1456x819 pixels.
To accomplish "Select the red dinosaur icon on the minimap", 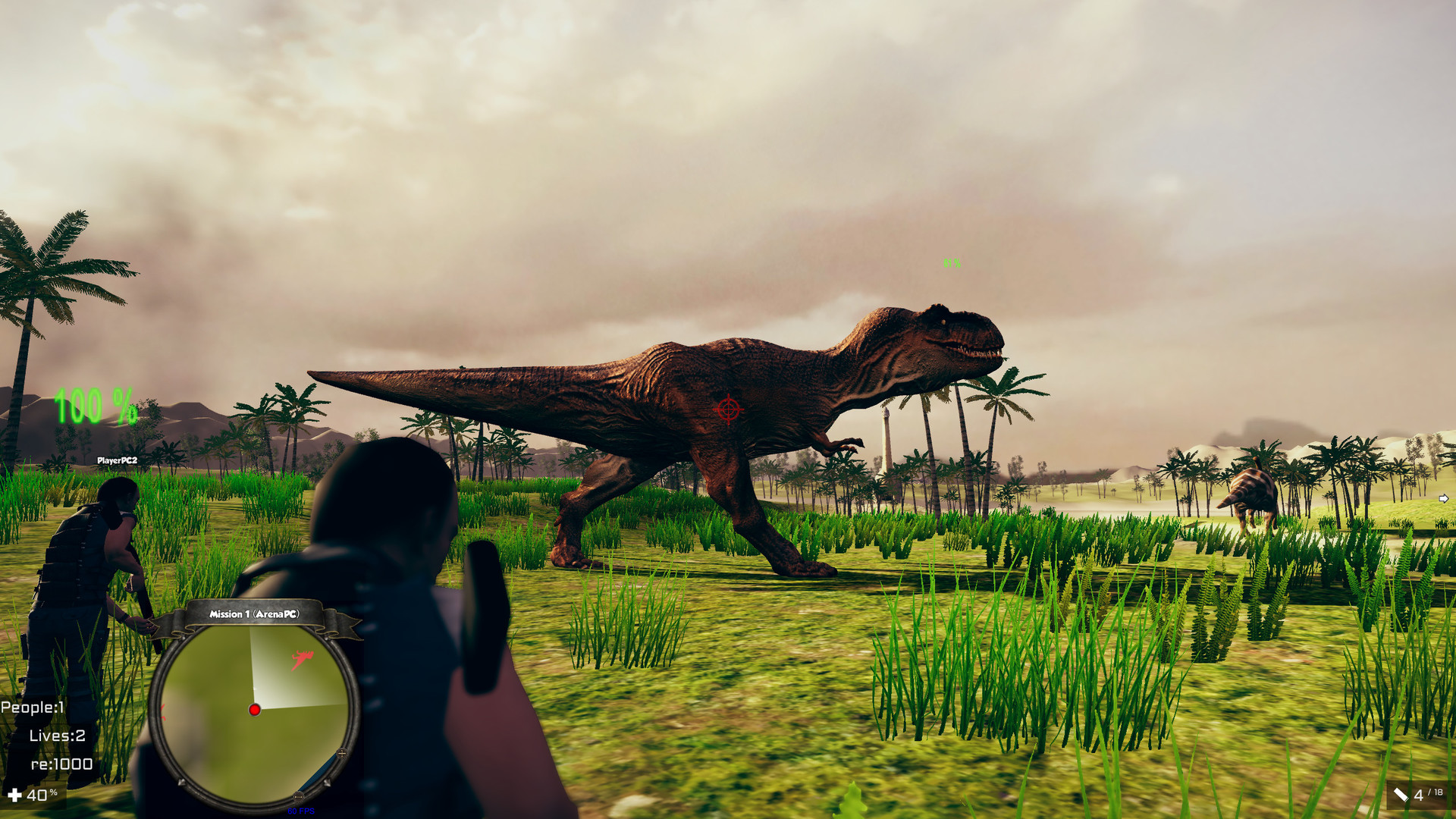I will click(x=302, y=658).
